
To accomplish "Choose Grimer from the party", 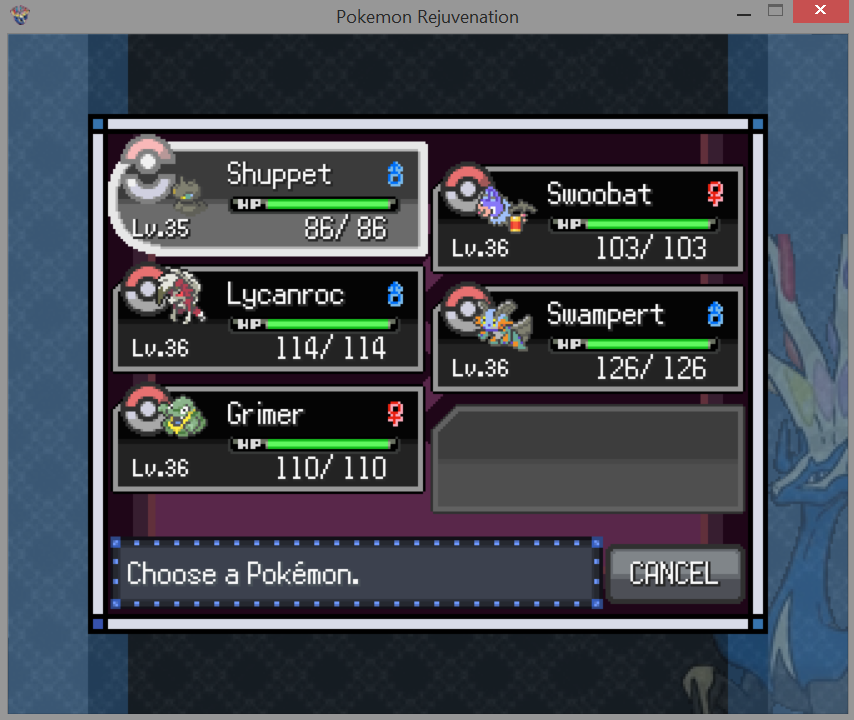I will [270, 440].
